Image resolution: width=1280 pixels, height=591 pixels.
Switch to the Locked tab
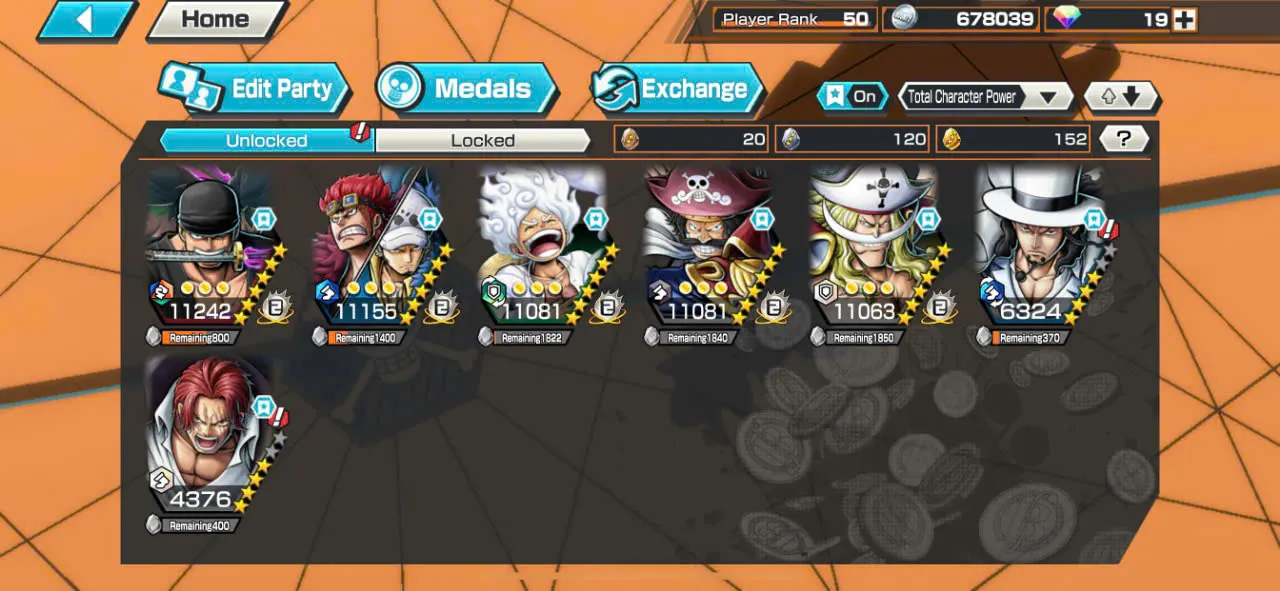tap(483, 140)
